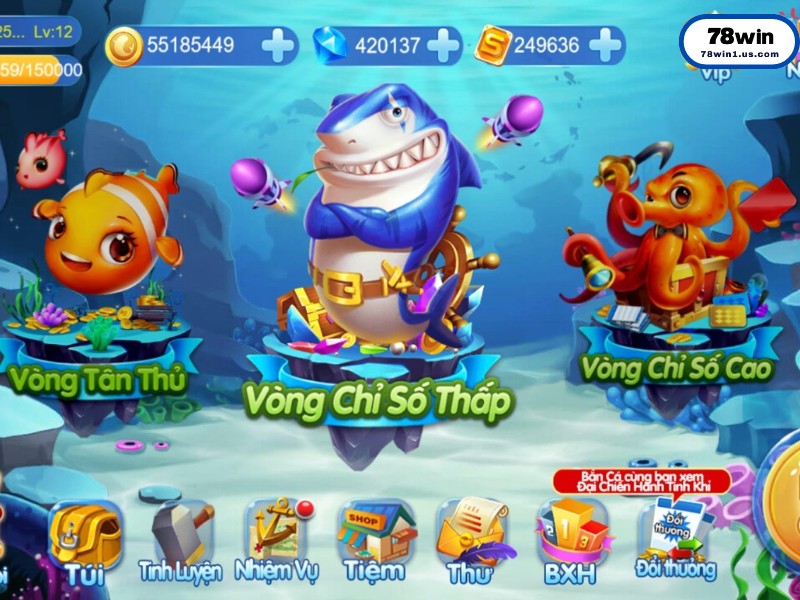This screenshot has width=800, height=600.
Task: Add more gold coins with the plus button
Action: tap(278, 45)
